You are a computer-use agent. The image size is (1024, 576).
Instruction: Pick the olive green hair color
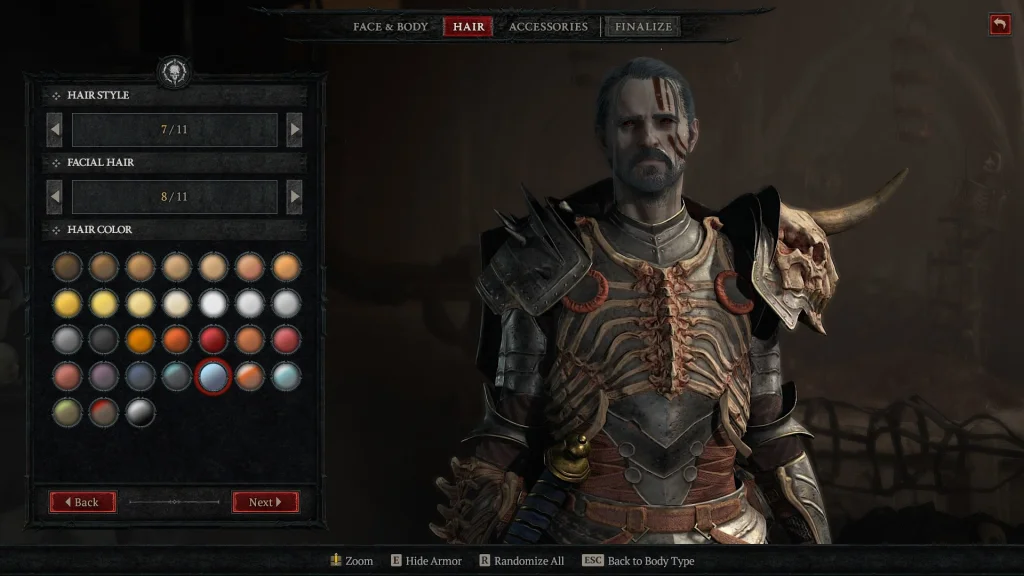(67, 412)
